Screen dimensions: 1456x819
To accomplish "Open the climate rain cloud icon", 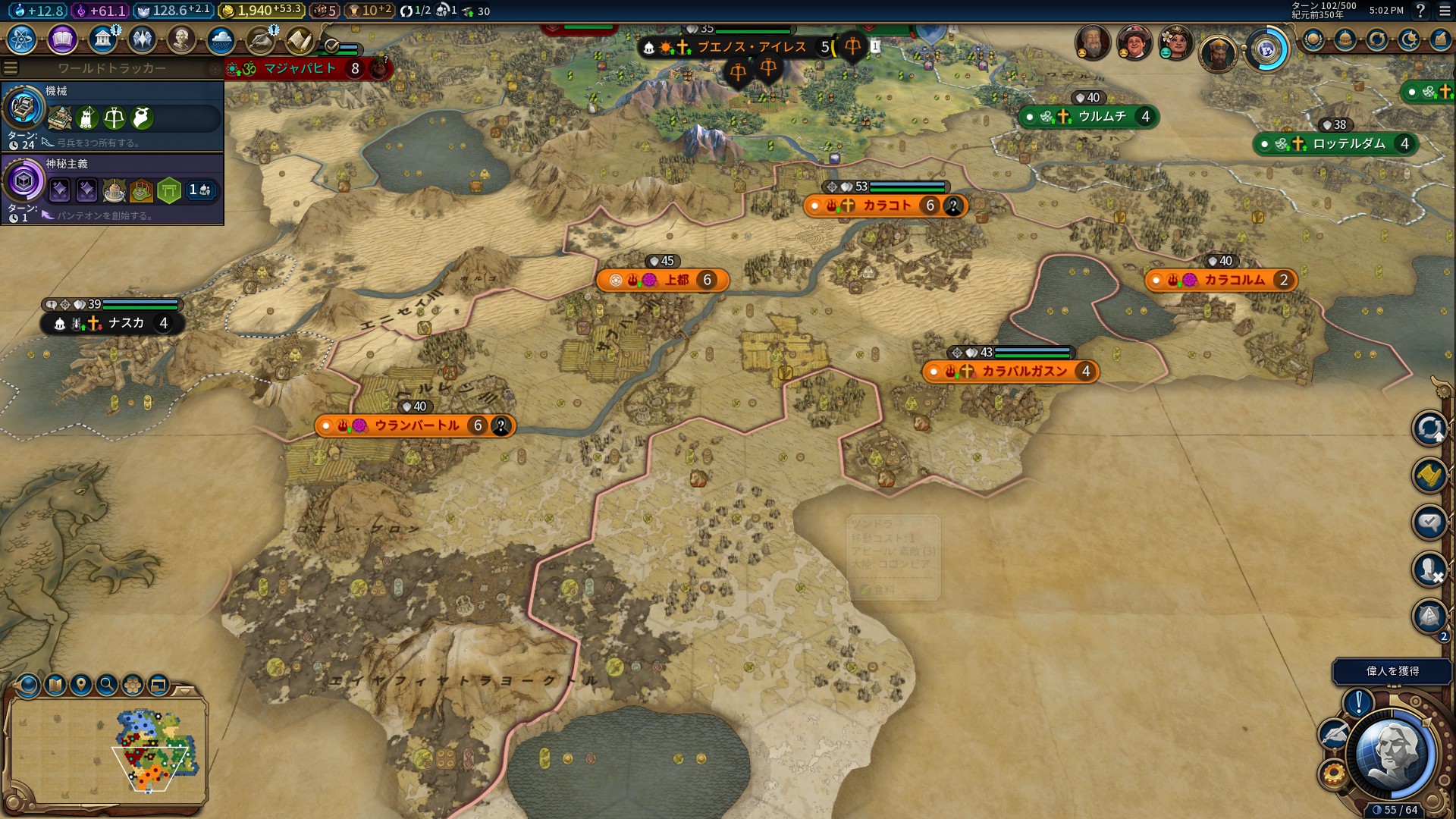I will pos(221,39).
